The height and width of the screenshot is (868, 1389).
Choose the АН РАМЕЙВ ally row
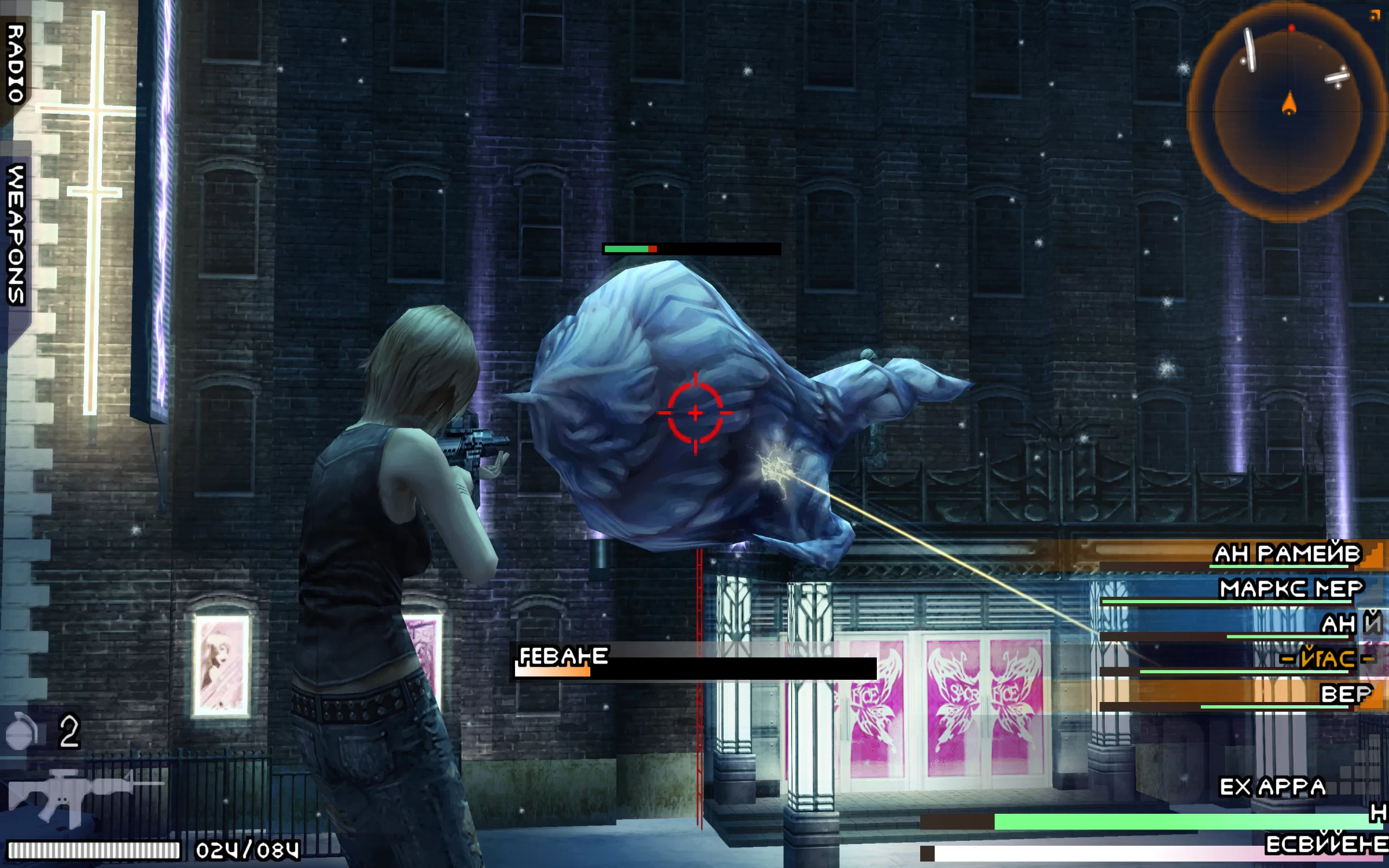coord(1286,554)
